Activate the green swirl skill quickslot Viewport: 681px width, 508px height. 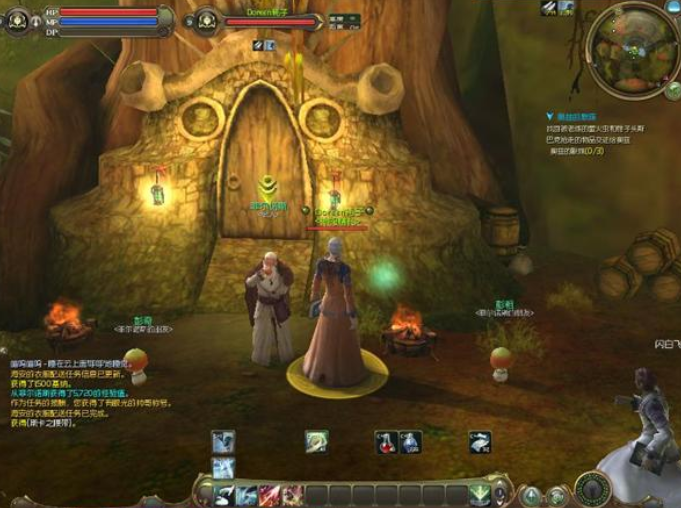pos(317,442)
